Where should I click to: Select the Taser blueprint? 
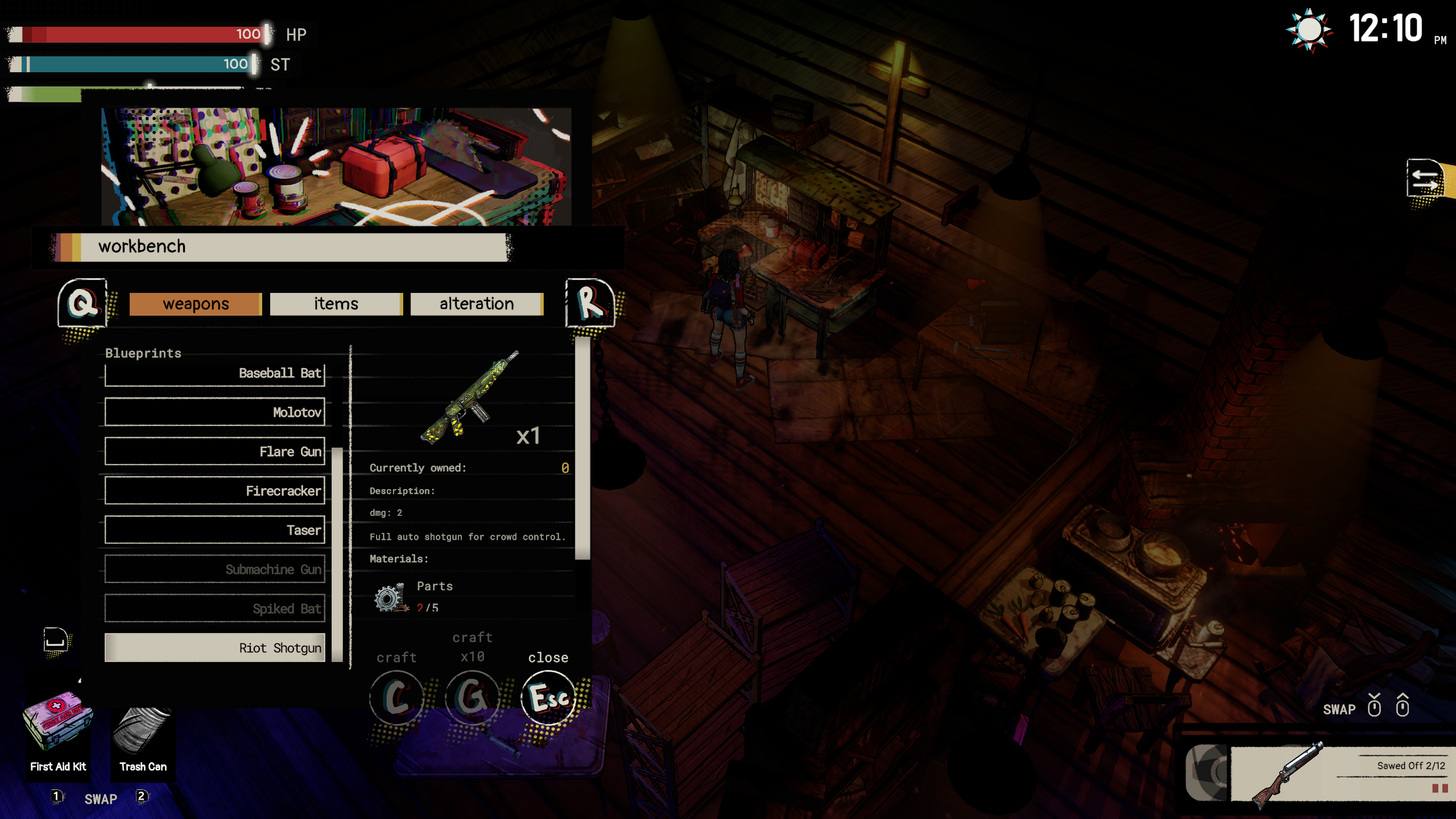(215, 530)
